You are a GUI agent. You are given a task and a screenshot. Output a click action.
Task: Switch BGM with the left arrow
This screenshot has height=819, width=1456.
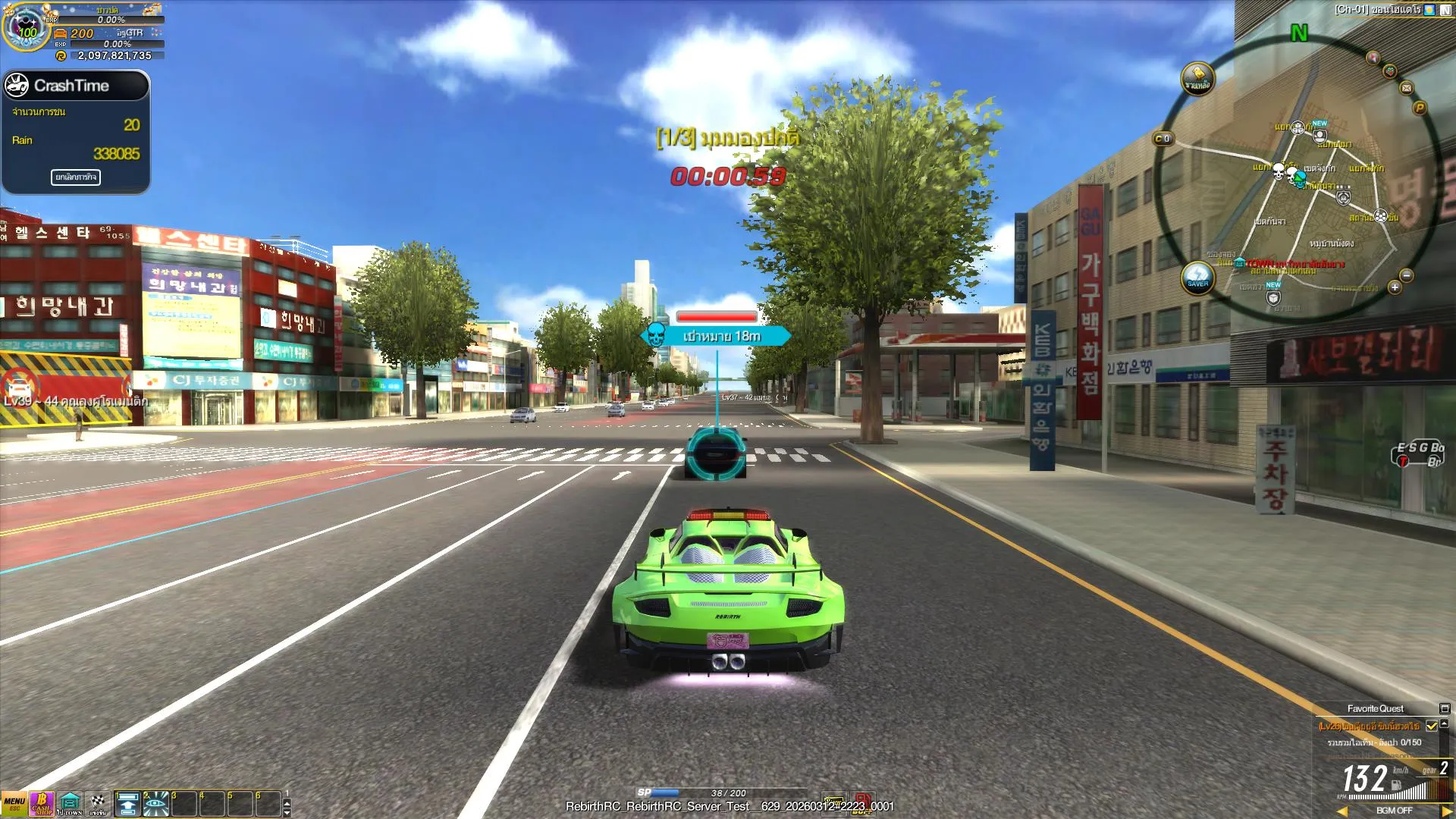point(1342,811)
